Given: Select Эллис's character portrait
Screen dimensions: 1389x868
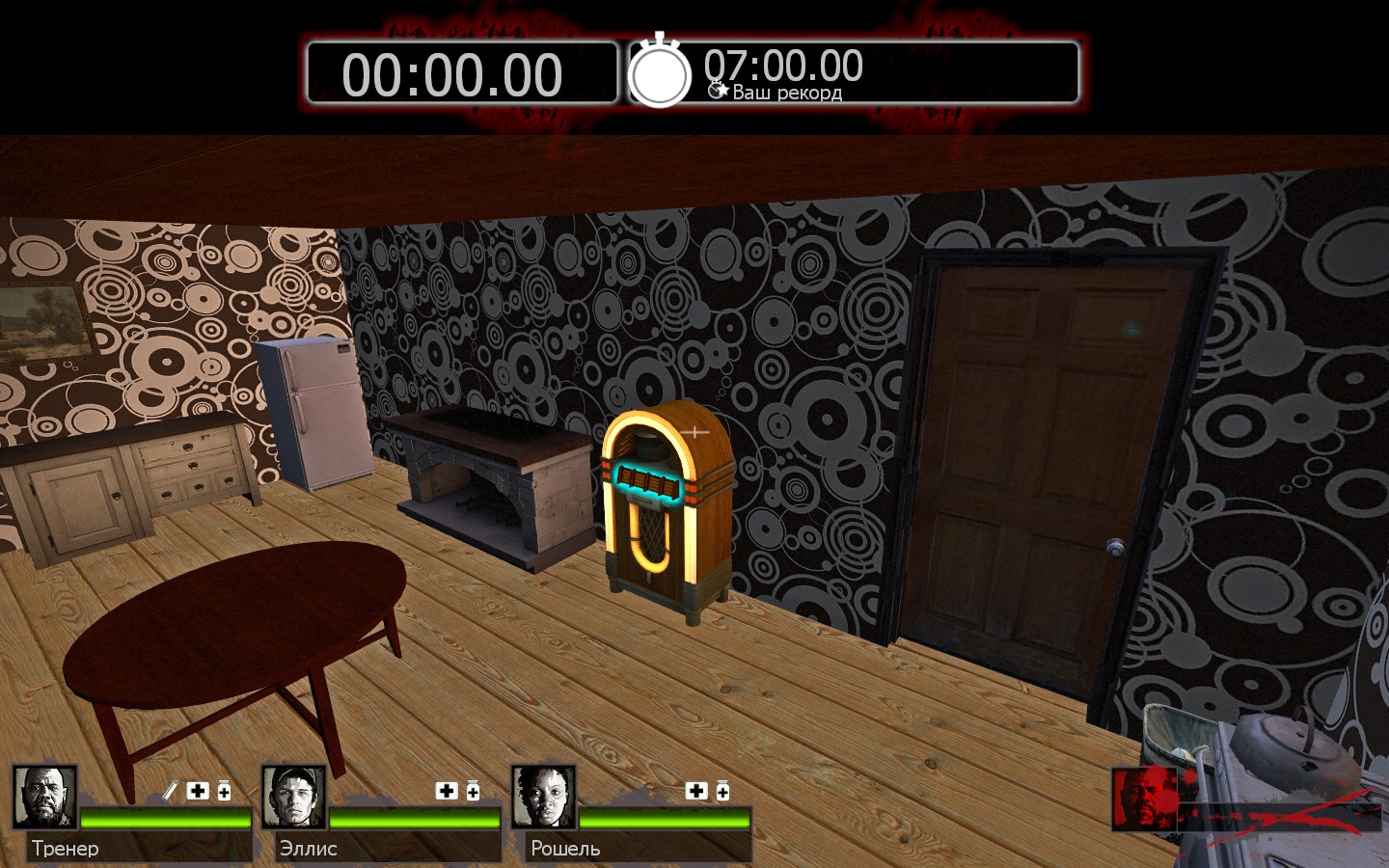Looking at the screenshot, I should click(293, 797).
